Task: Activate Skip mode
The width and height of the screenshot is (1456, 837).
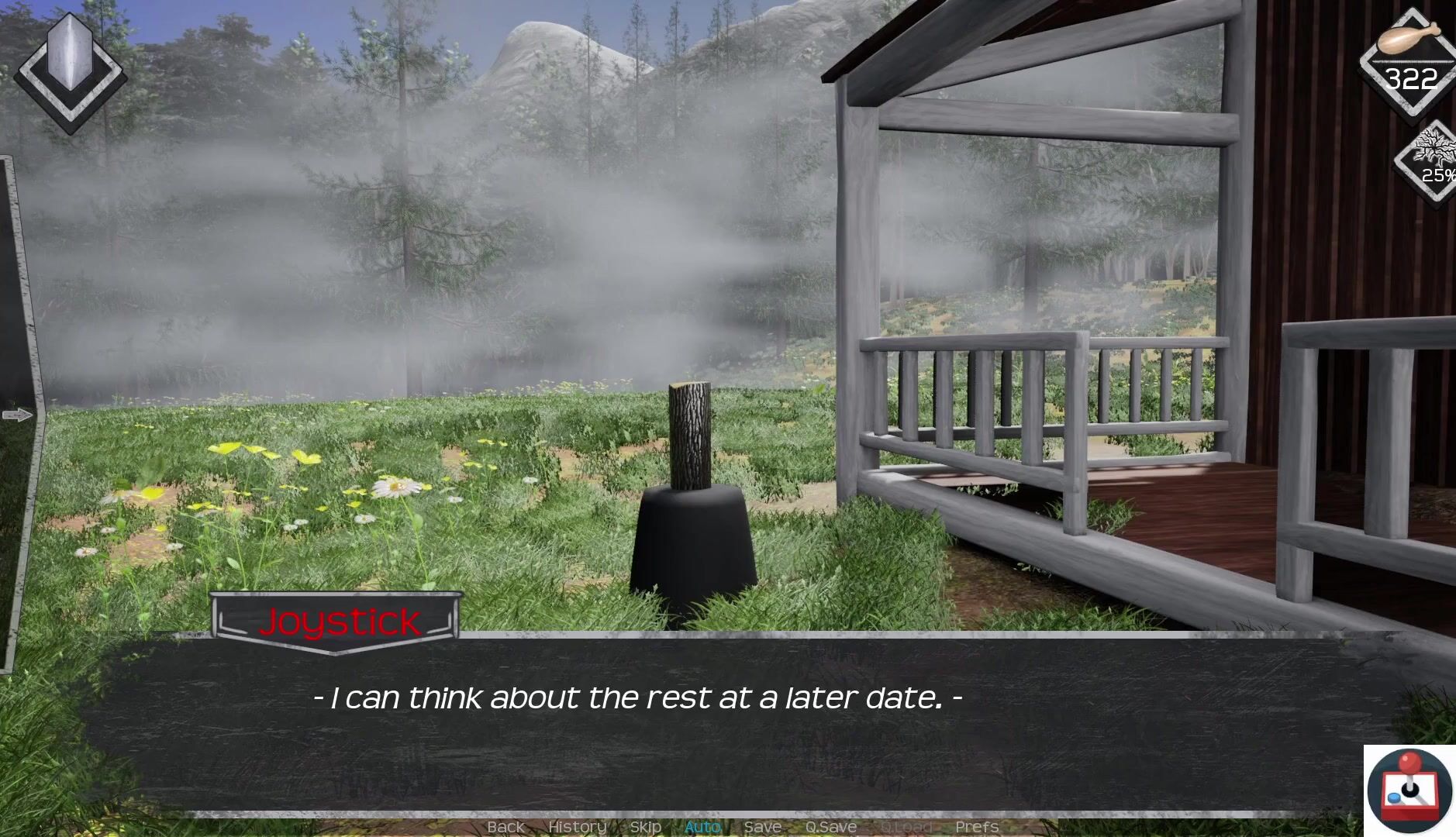Action: 645,827
